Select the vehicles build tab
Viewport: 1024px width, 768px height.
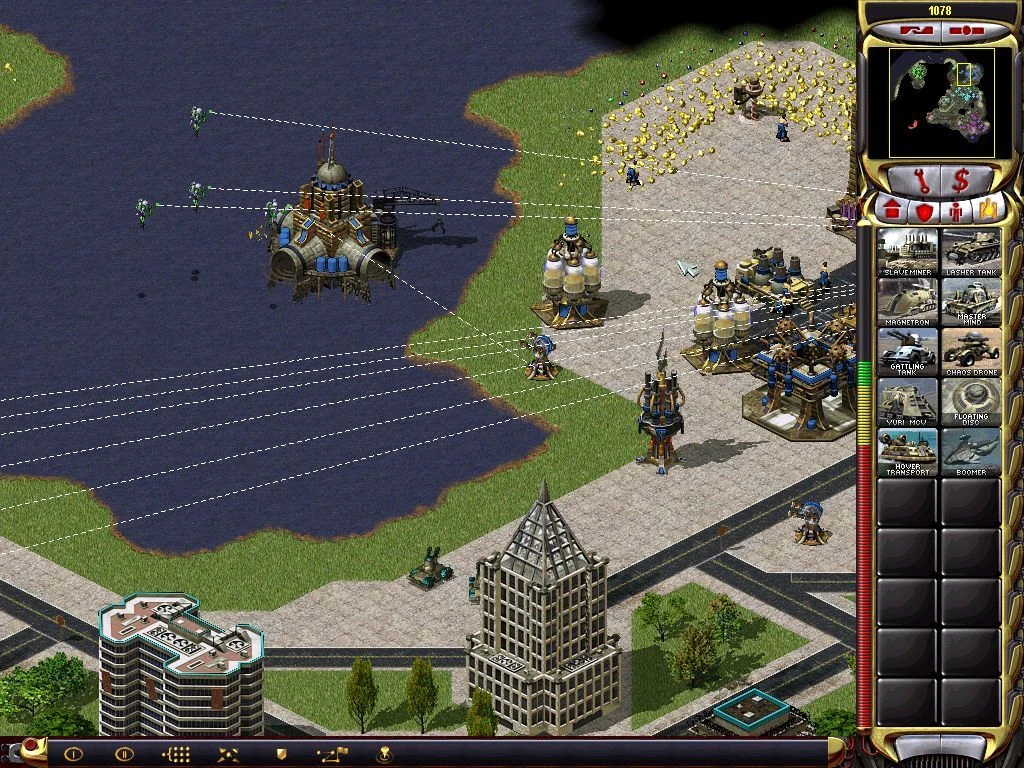(987, 211)
